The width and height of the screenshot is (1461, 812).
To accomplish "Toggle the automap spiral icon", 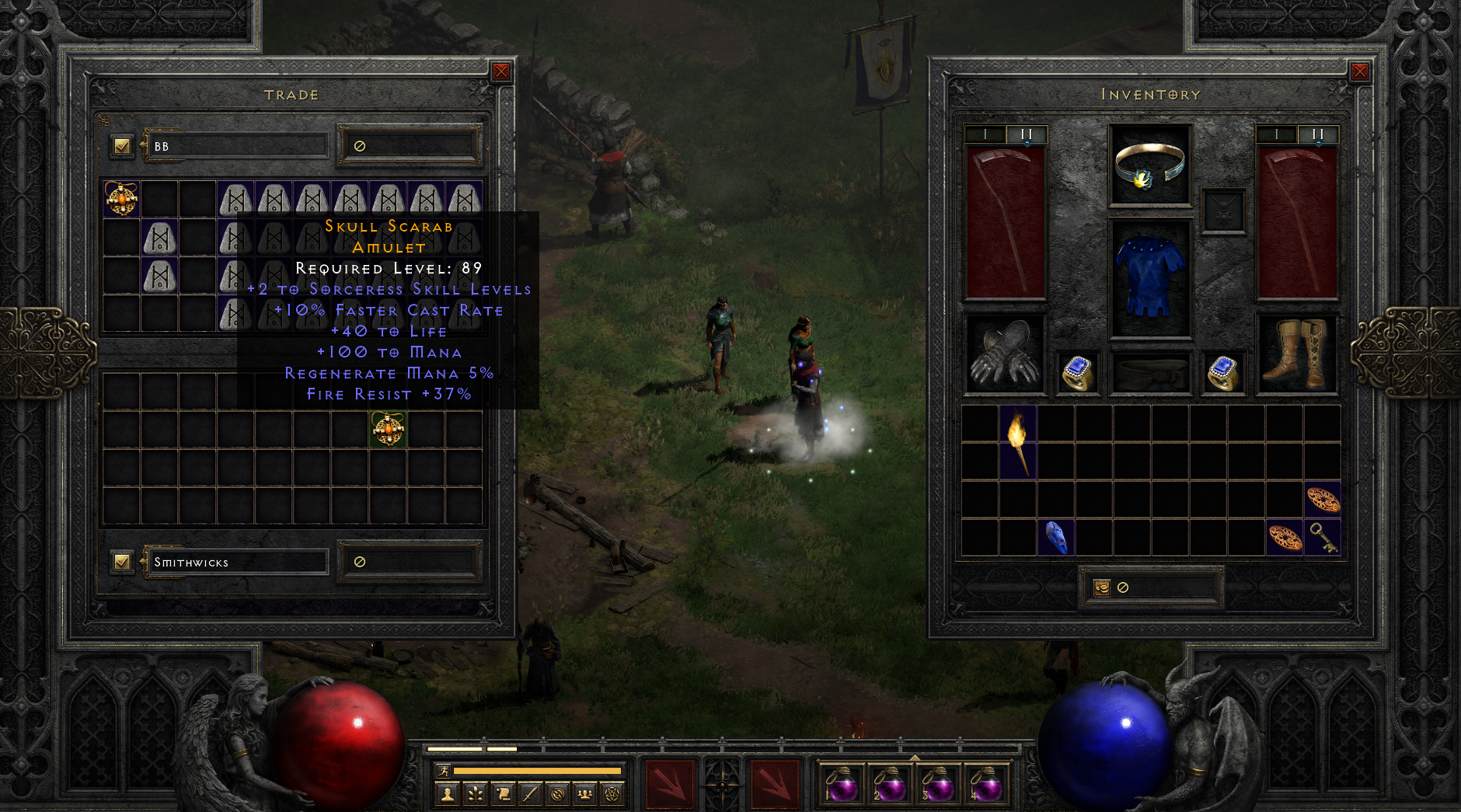I will pyautogui.click(x=557, y=794).
